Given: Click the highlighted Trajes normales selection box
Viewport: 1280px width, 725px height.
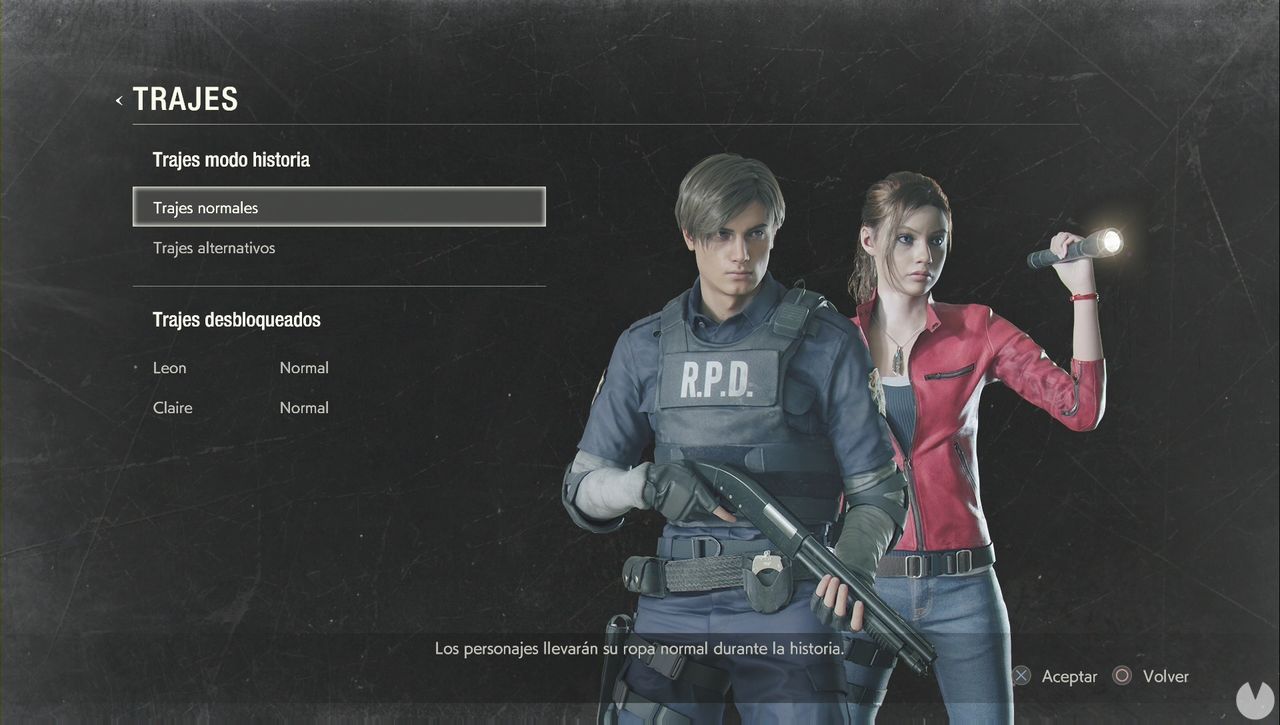Looking at the screenshot, I should (x=339, y=206).
